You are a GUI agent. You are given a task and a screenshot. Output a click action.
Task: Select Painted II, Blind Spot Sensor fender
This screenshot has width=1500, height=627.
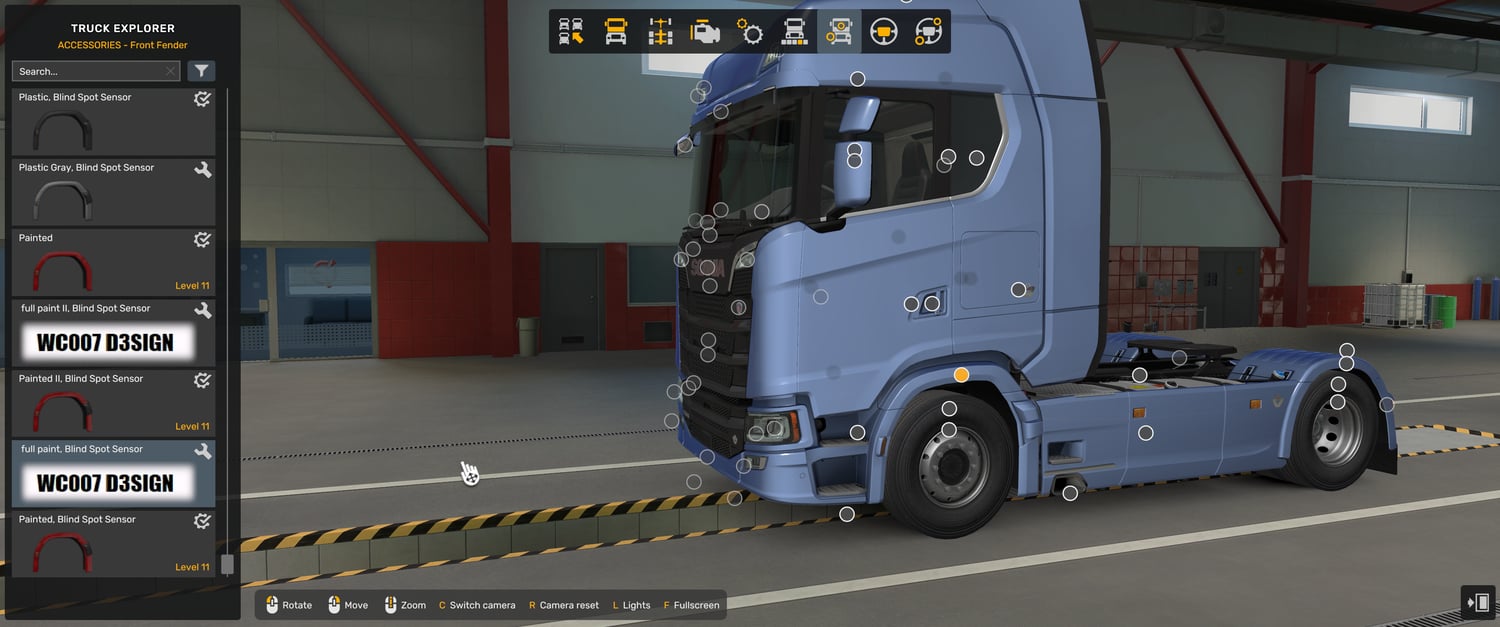tap(113, 403)
